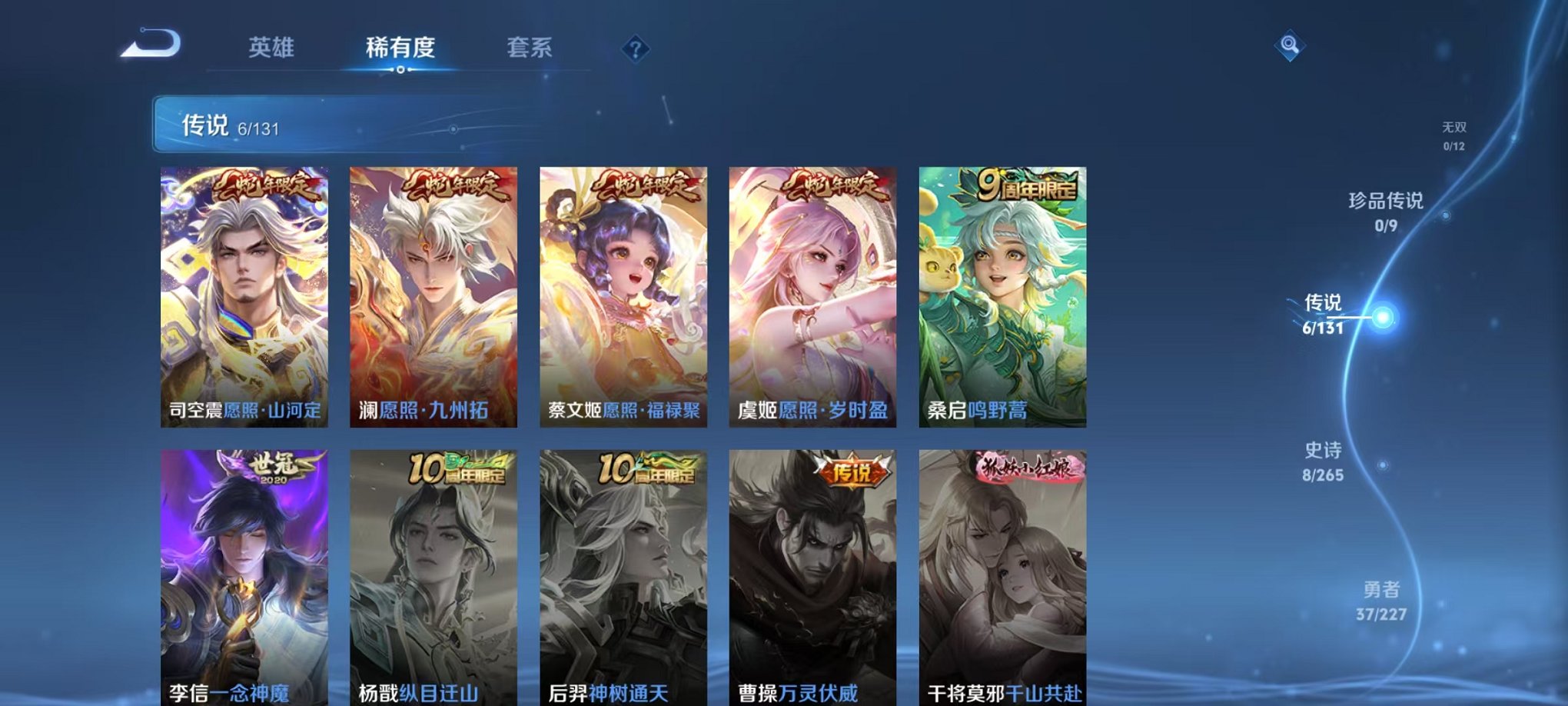Switch to the 英雄 tab
Image resolution: width=1568 pixels, height=706 pixels.
270,48
